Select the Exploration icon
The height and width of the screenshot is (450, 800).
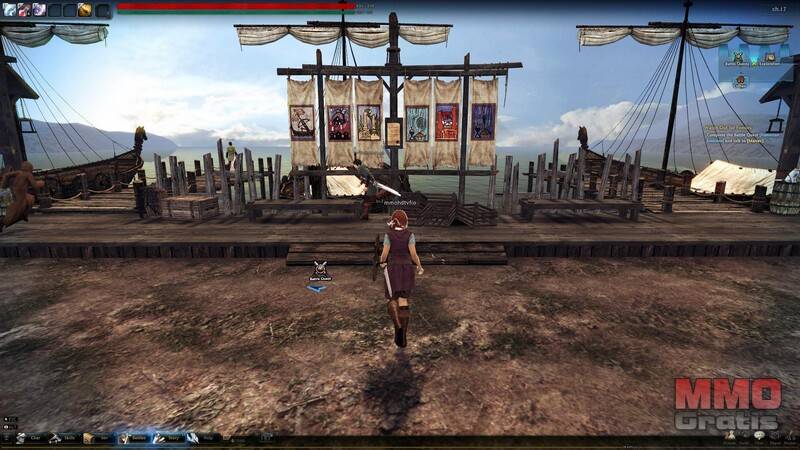771,57
